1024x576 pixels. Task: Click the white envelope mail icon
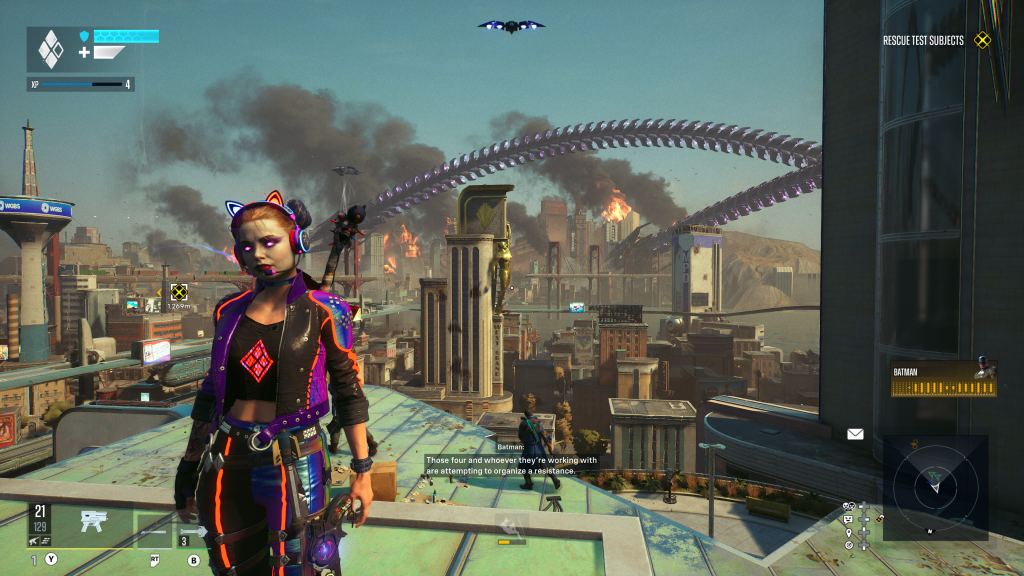pyautogui.click(x=855, y=434)
